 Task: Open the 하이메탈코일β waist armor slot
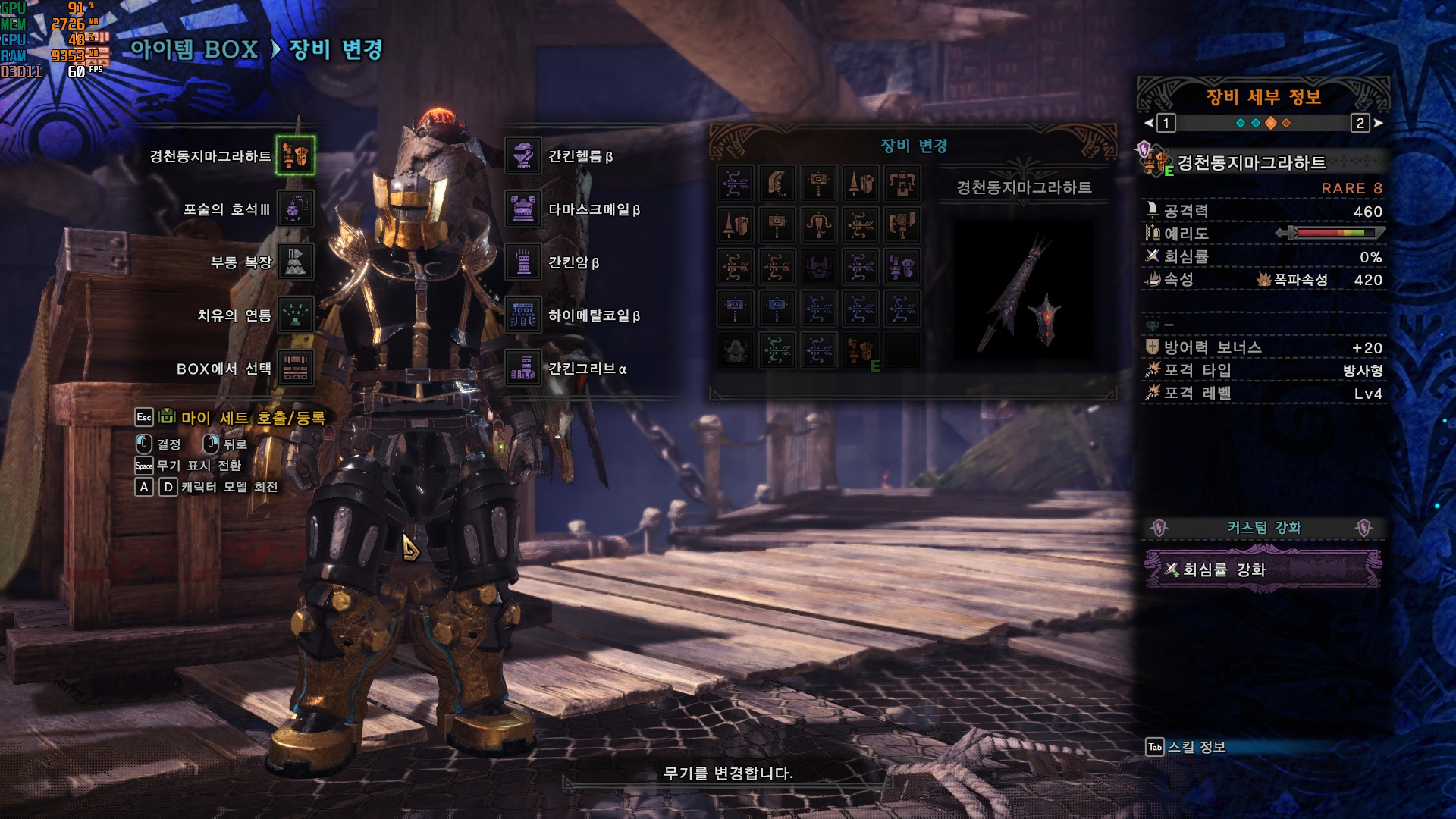pos(523,315)
